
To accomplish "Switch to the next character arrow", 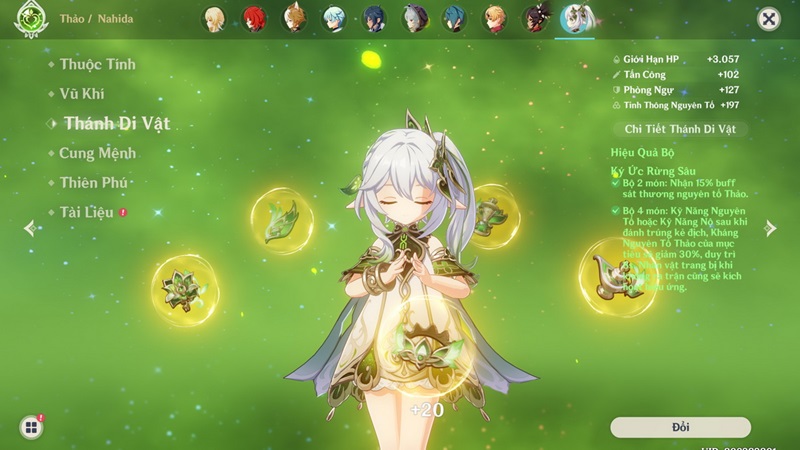I will click(770, 228).
